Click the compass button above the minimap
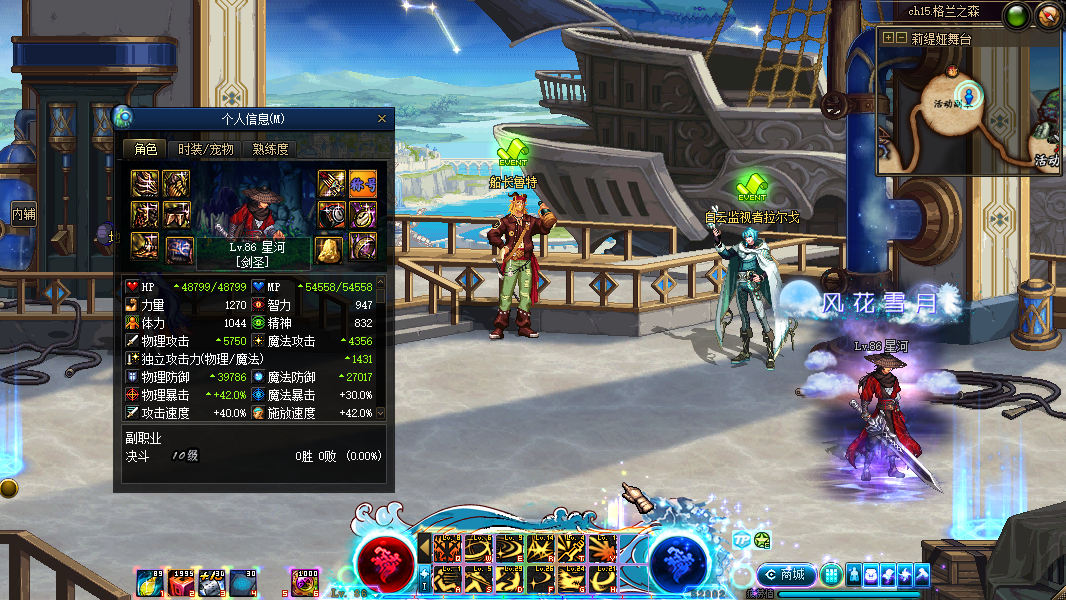Screen dimensions: 1066x600 tap(1048, 15)
